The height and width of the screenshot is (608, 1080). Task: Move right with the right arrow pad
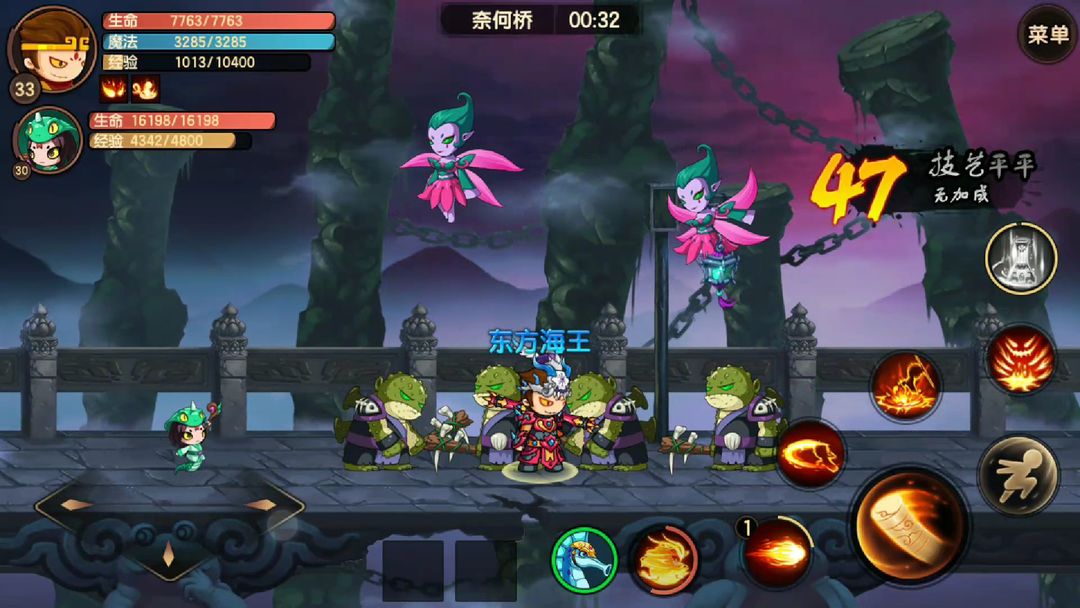(x=262, y=505)
